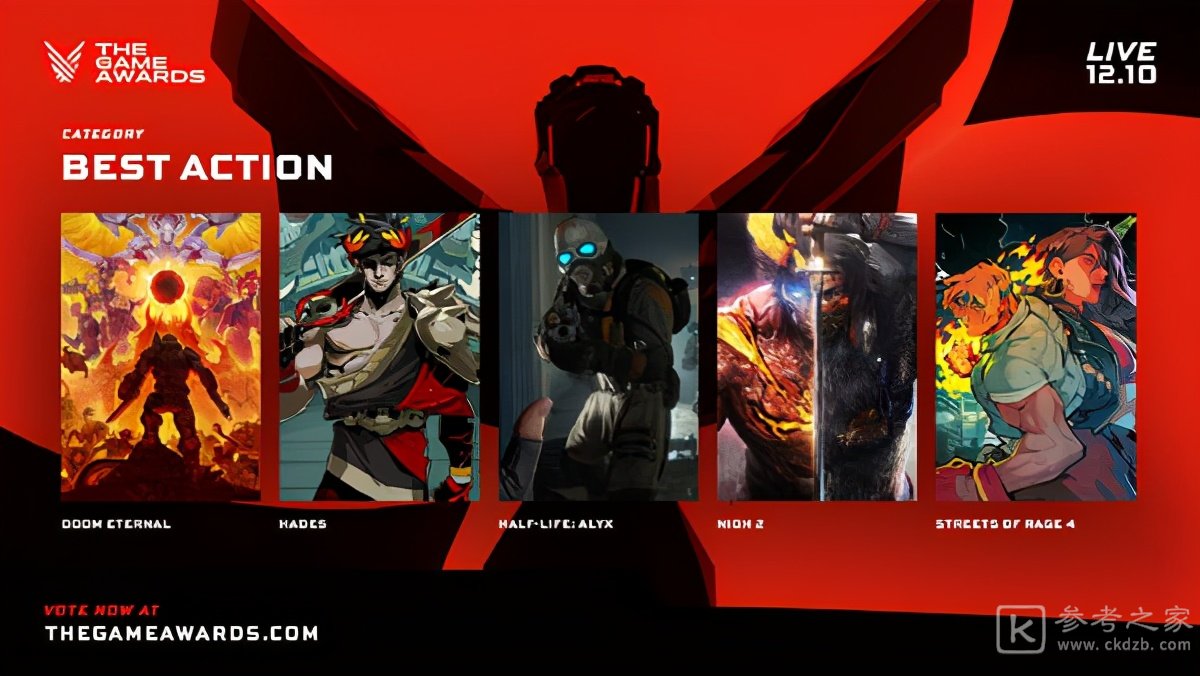Choose the Hades nominee artwork
This screenshot has height=676, width=1200.
(x=379, y=356)
